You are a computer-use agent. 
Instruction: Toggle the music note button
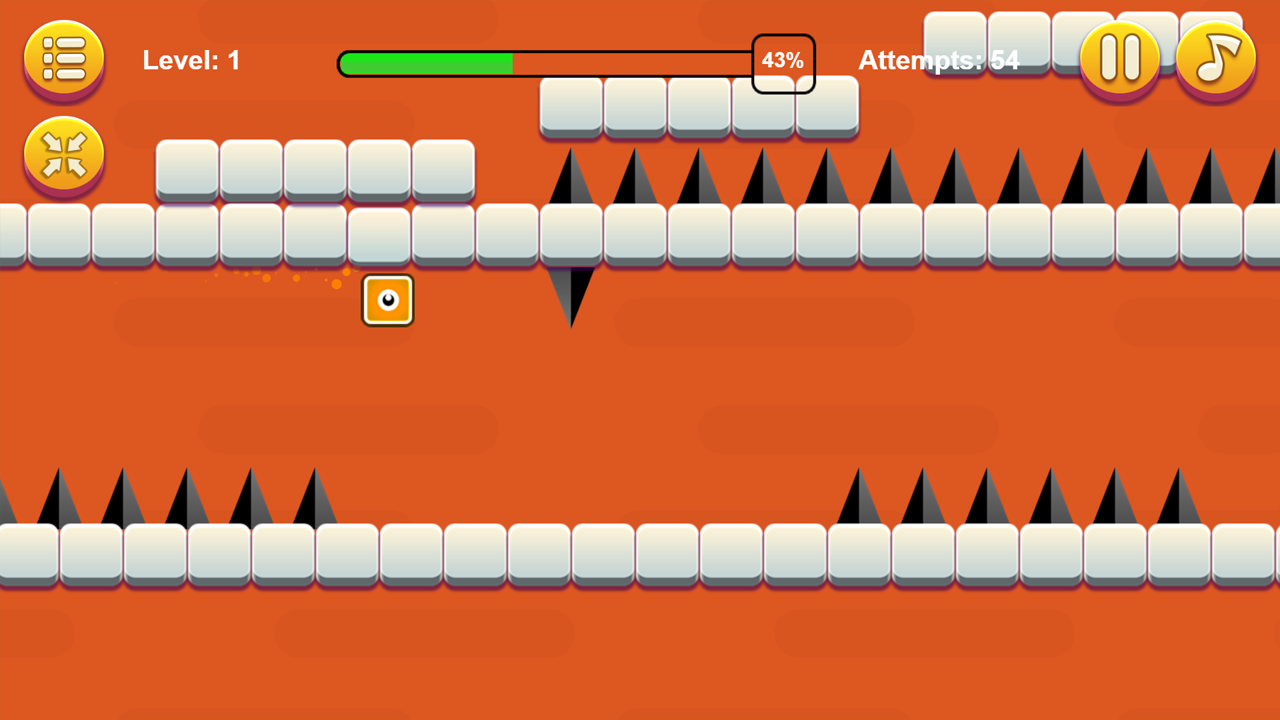[1216, 59]
